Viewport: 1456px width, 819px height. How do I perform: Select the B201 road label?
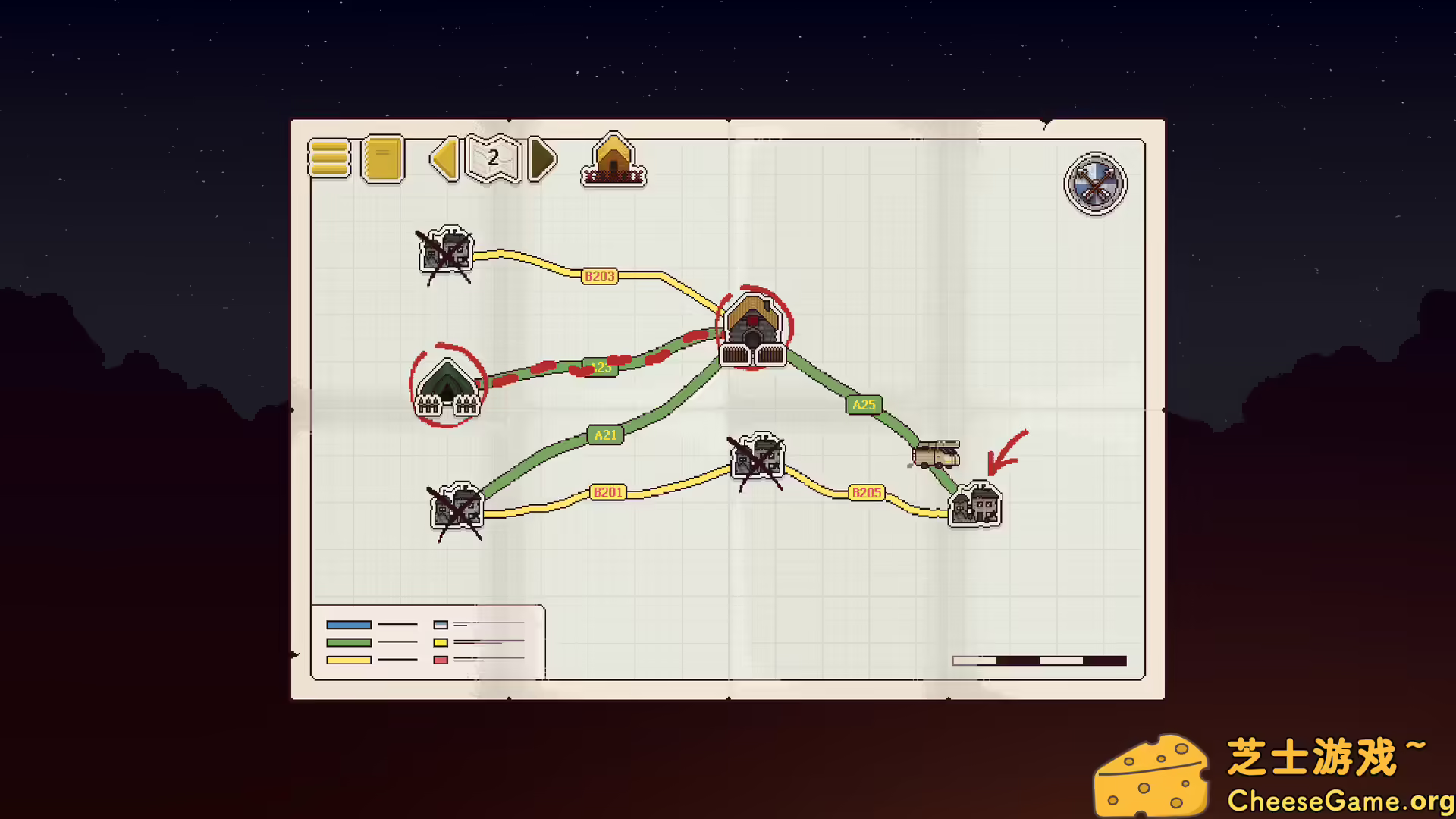coord(609,492)
